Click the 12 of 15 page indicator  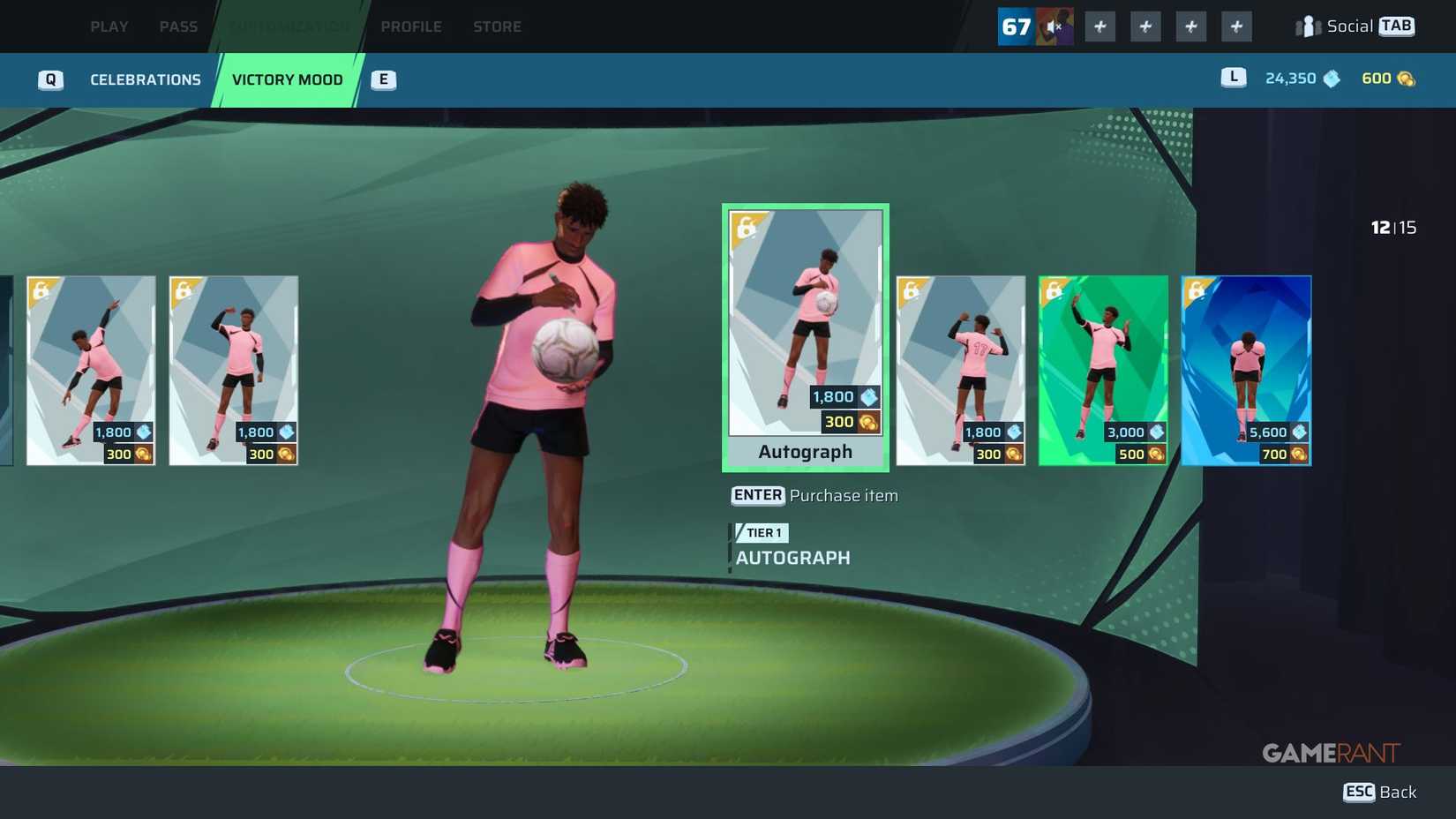tap(1394, 227)
